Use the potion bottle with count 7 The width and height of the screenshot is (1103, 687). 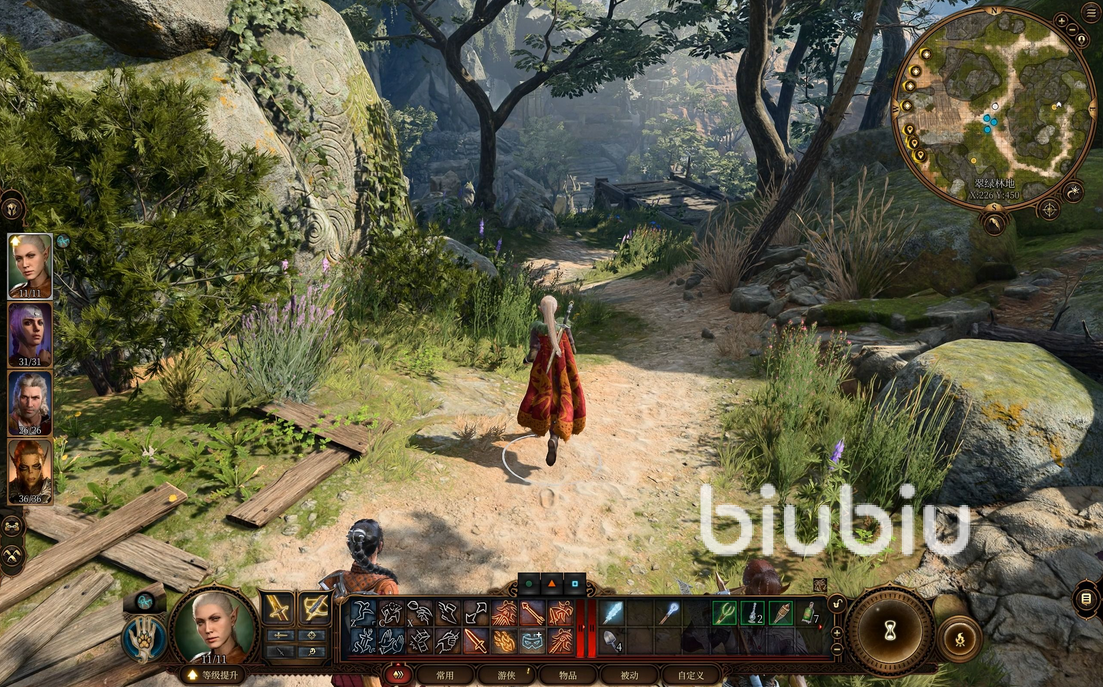point(808,612)
